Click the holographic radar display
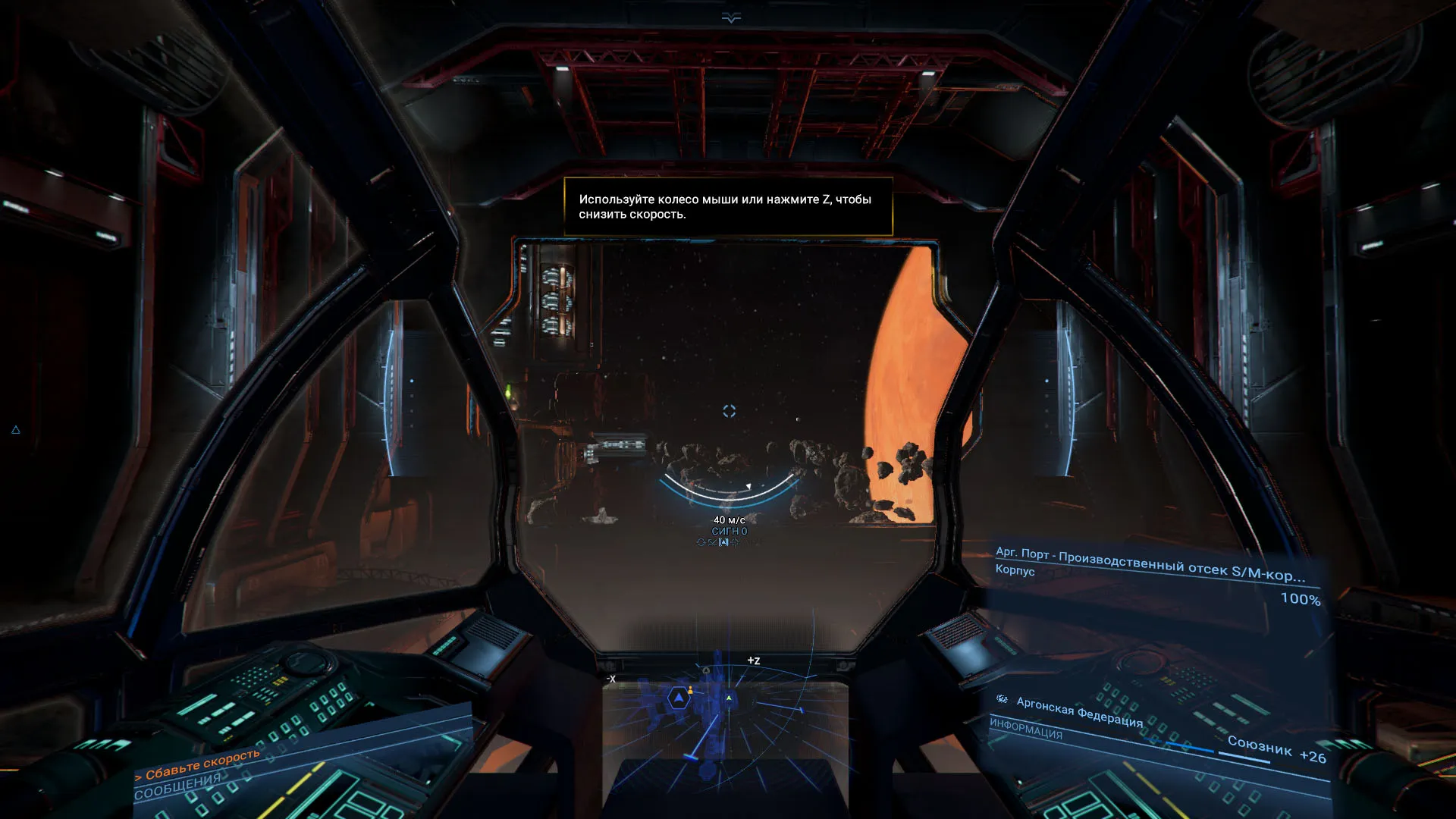The height and width of the screenshot is (819, 1456). [x=726, y=717]
